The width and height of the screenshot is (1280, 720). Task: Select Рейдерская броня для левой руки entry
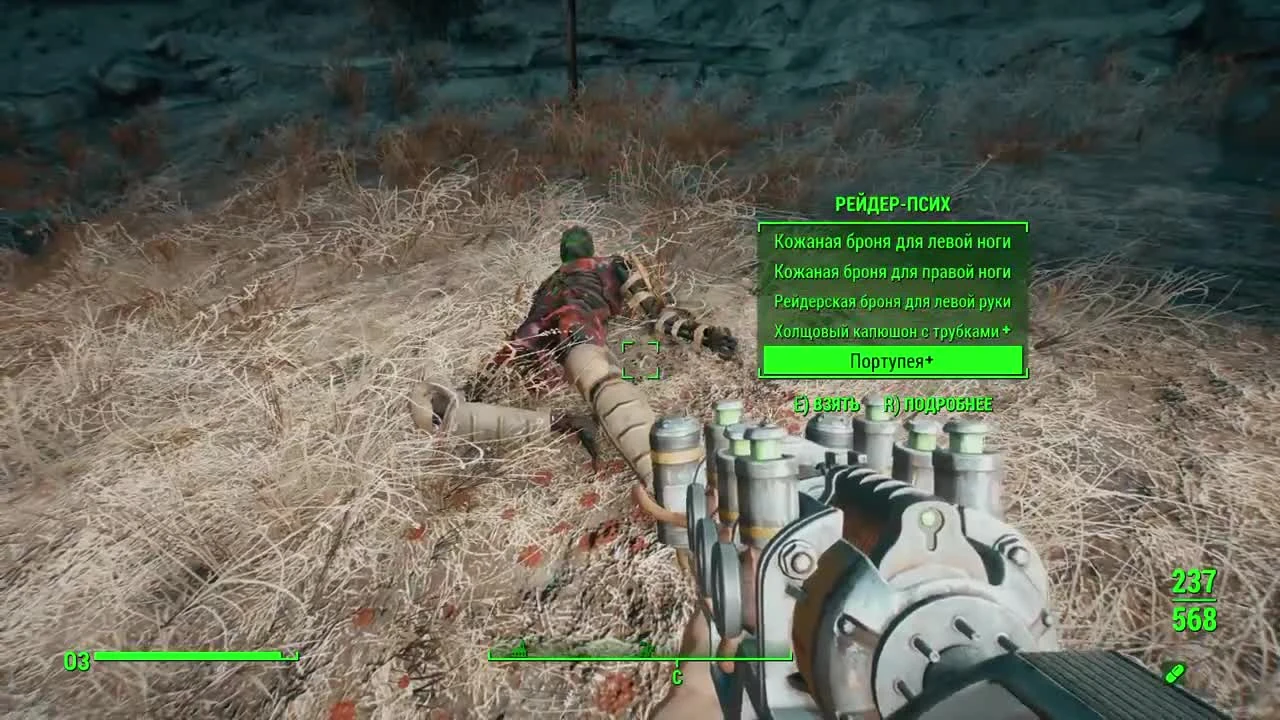[x=892, y=301]
